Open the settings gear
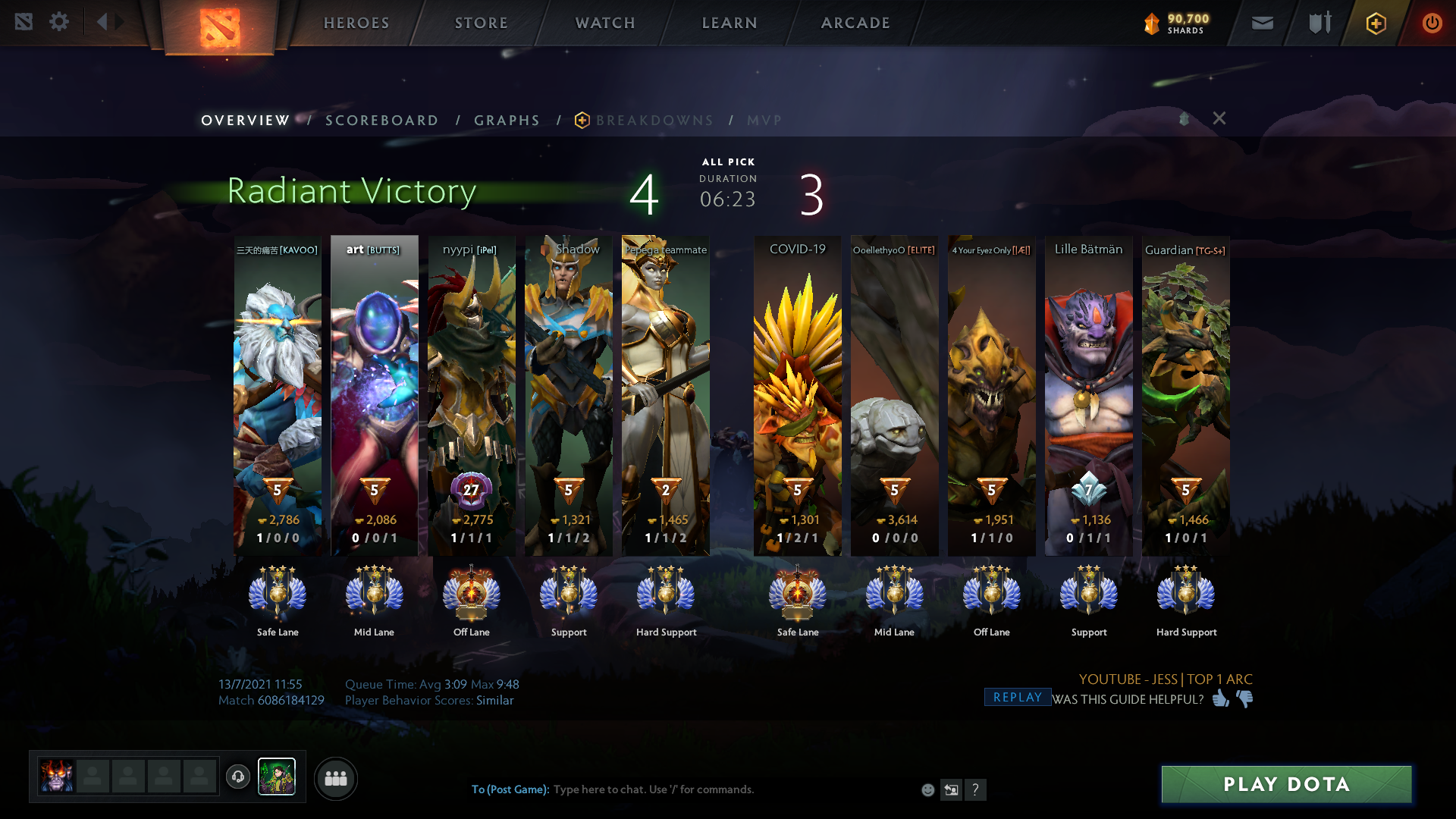1456x819 pixels. click(59, 22)
